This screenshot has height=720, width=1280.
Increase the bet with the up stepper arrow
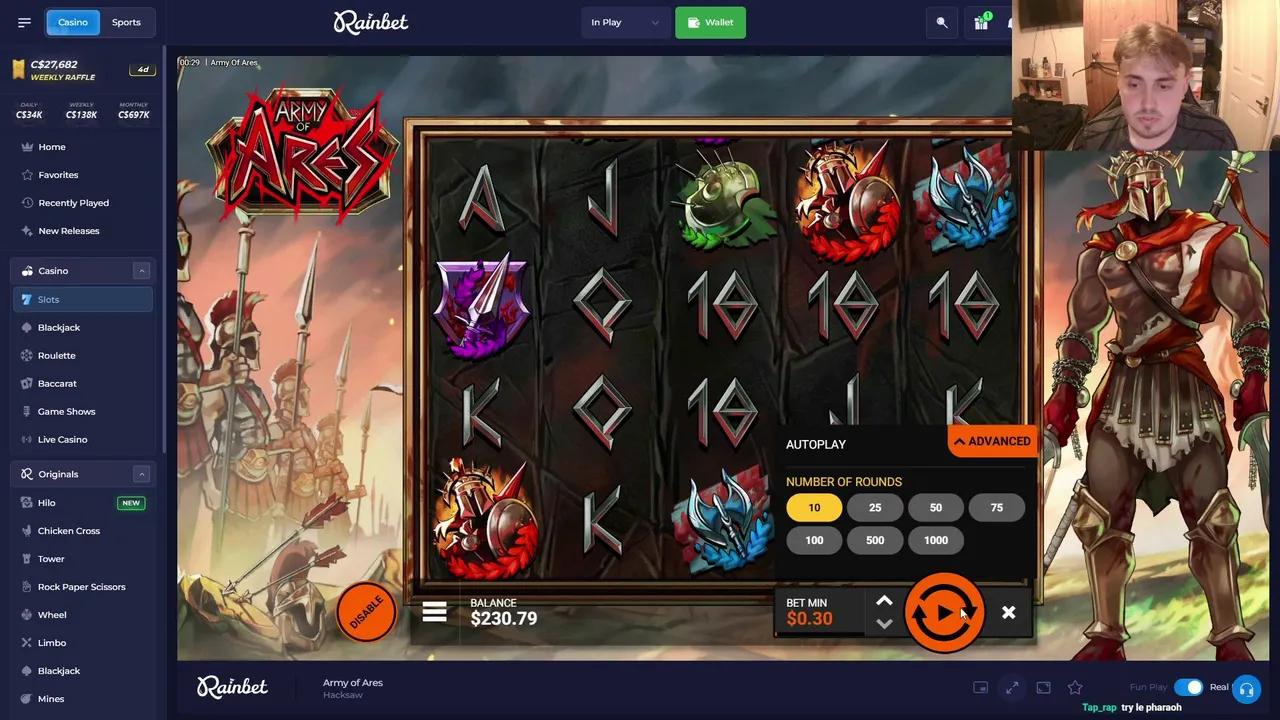884,601
